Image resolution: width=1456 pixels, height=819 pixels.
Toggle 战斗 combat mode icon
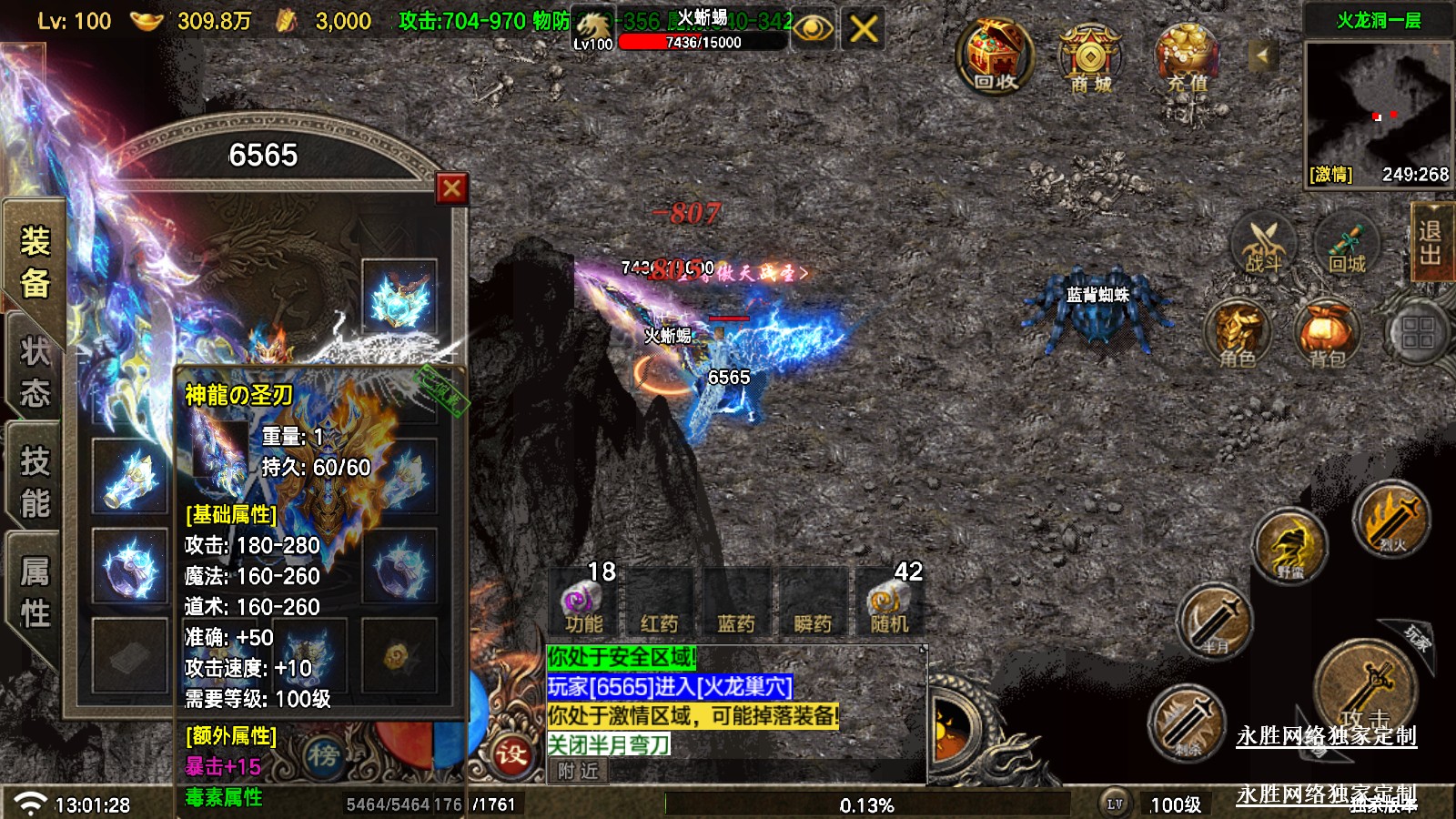pyautogui.click(x=1263, y=244)
